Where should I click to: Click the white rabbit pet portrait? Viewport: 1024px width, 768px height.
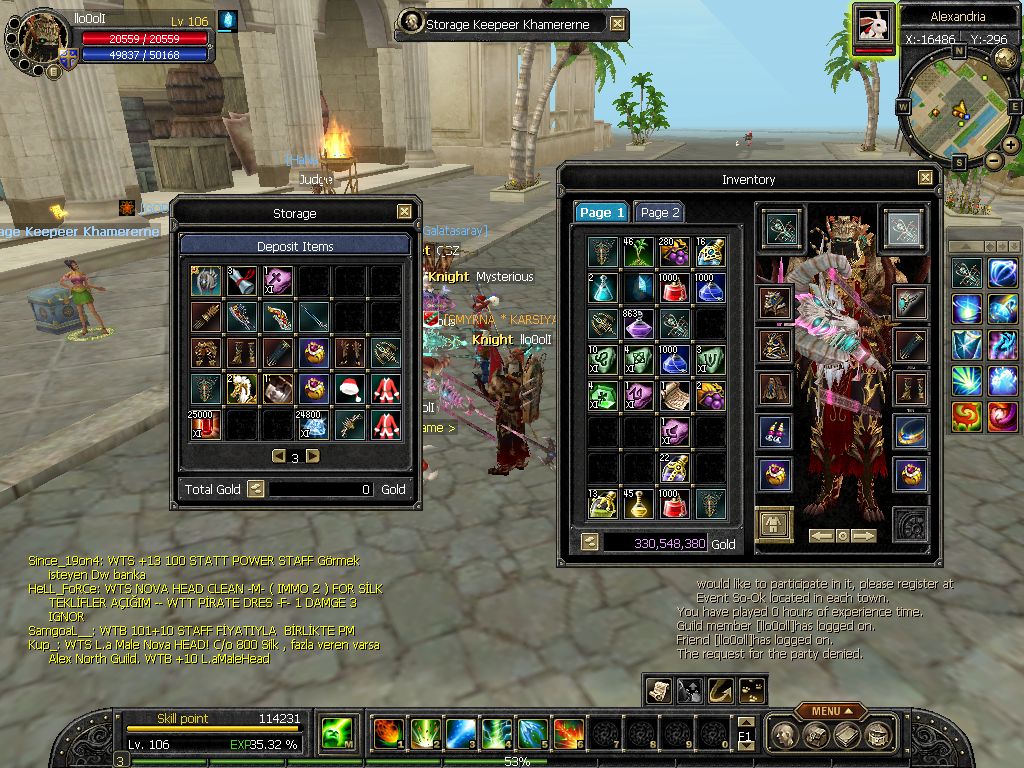pos(874,25)
